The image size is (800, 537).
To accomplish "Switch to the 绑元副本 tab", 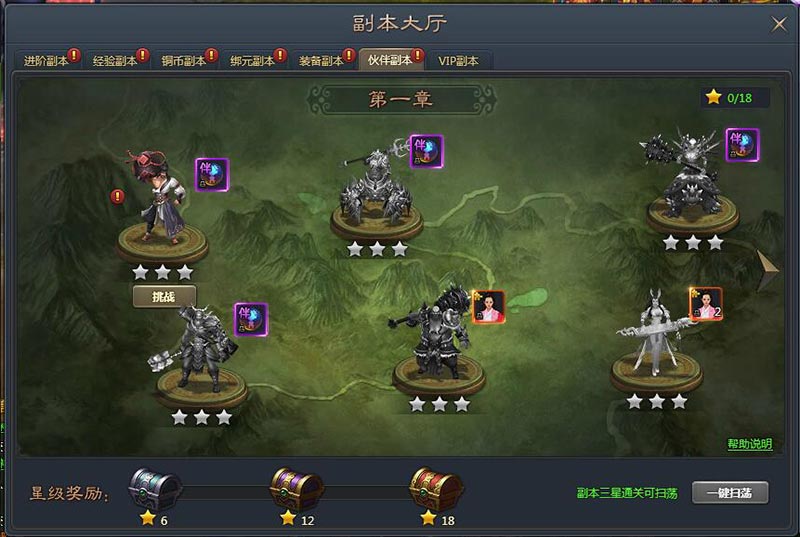I will pos(251,60).
